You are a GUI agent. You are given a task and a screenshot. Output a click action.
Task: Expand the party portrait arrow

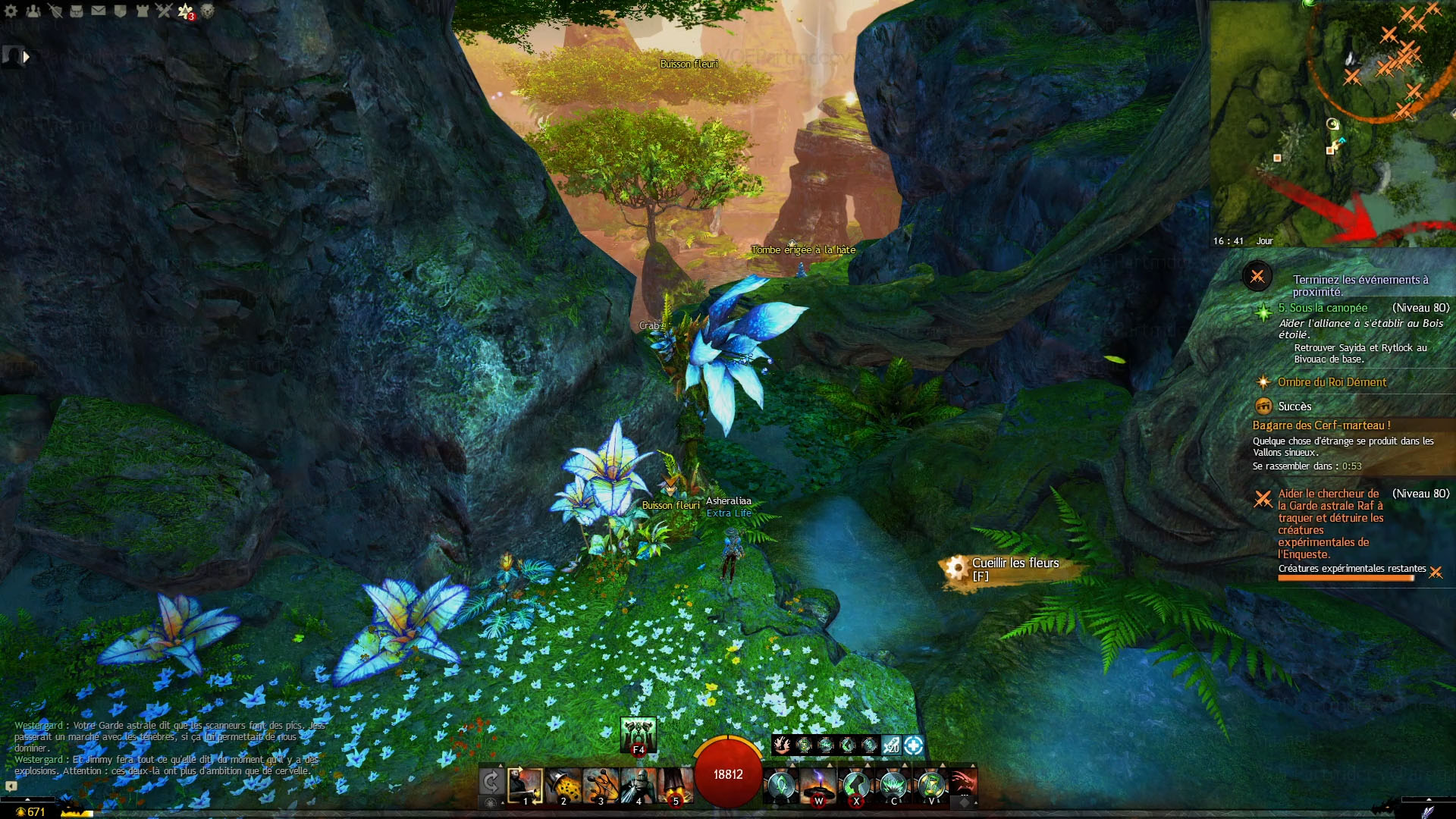click(x=27, y=56)
